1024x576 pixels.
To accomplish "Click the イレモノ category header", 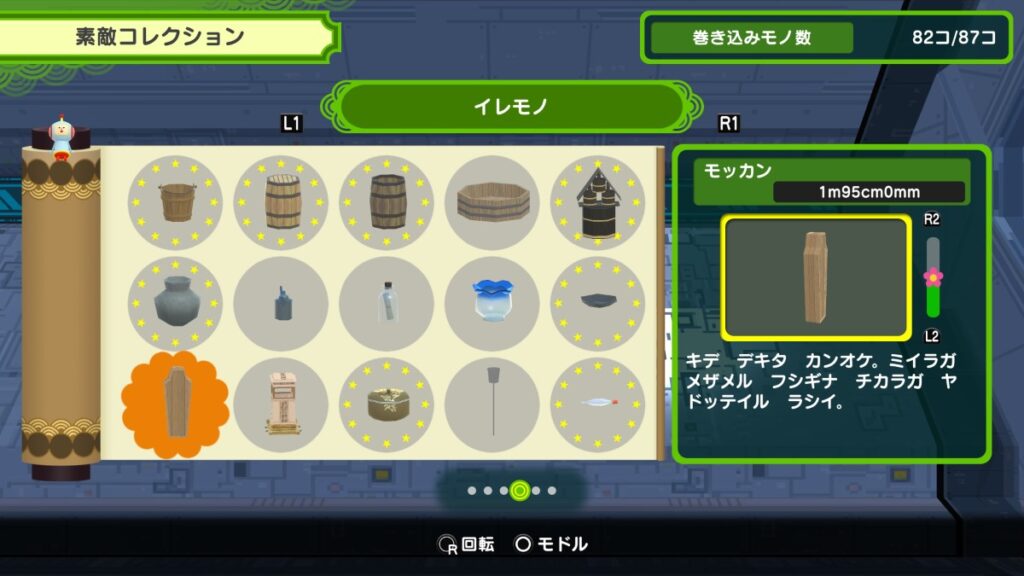I will [x=510, y=106].
